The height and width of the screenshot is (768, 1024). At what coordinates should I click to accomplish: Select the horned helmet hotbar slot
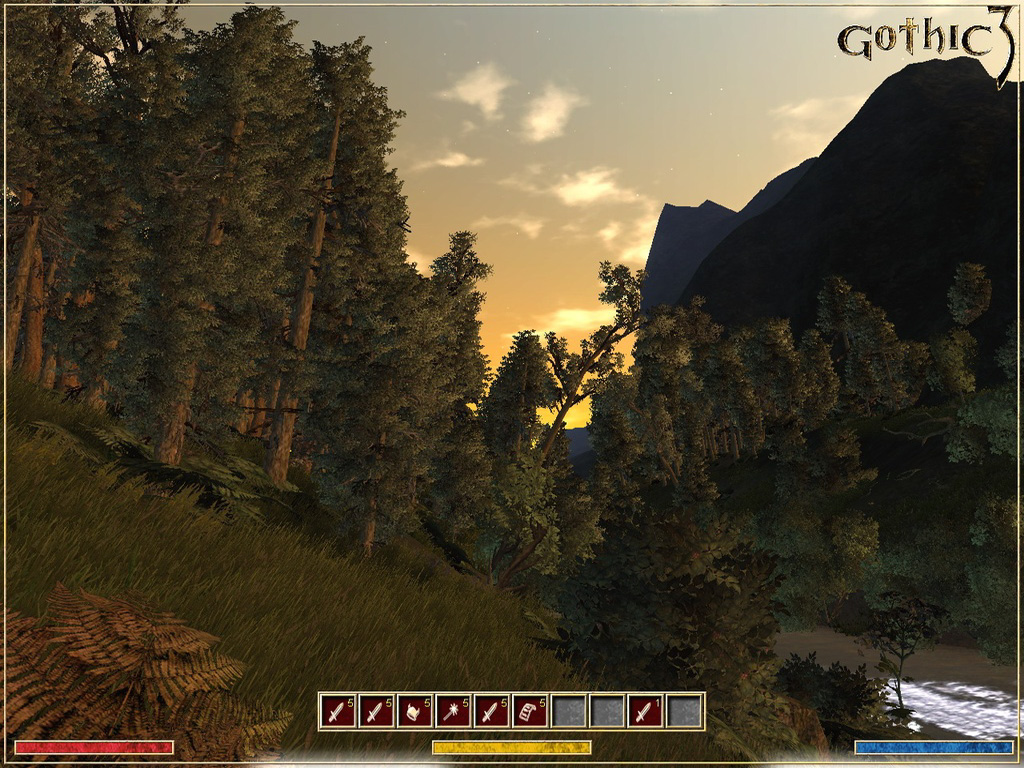(414, 711)
